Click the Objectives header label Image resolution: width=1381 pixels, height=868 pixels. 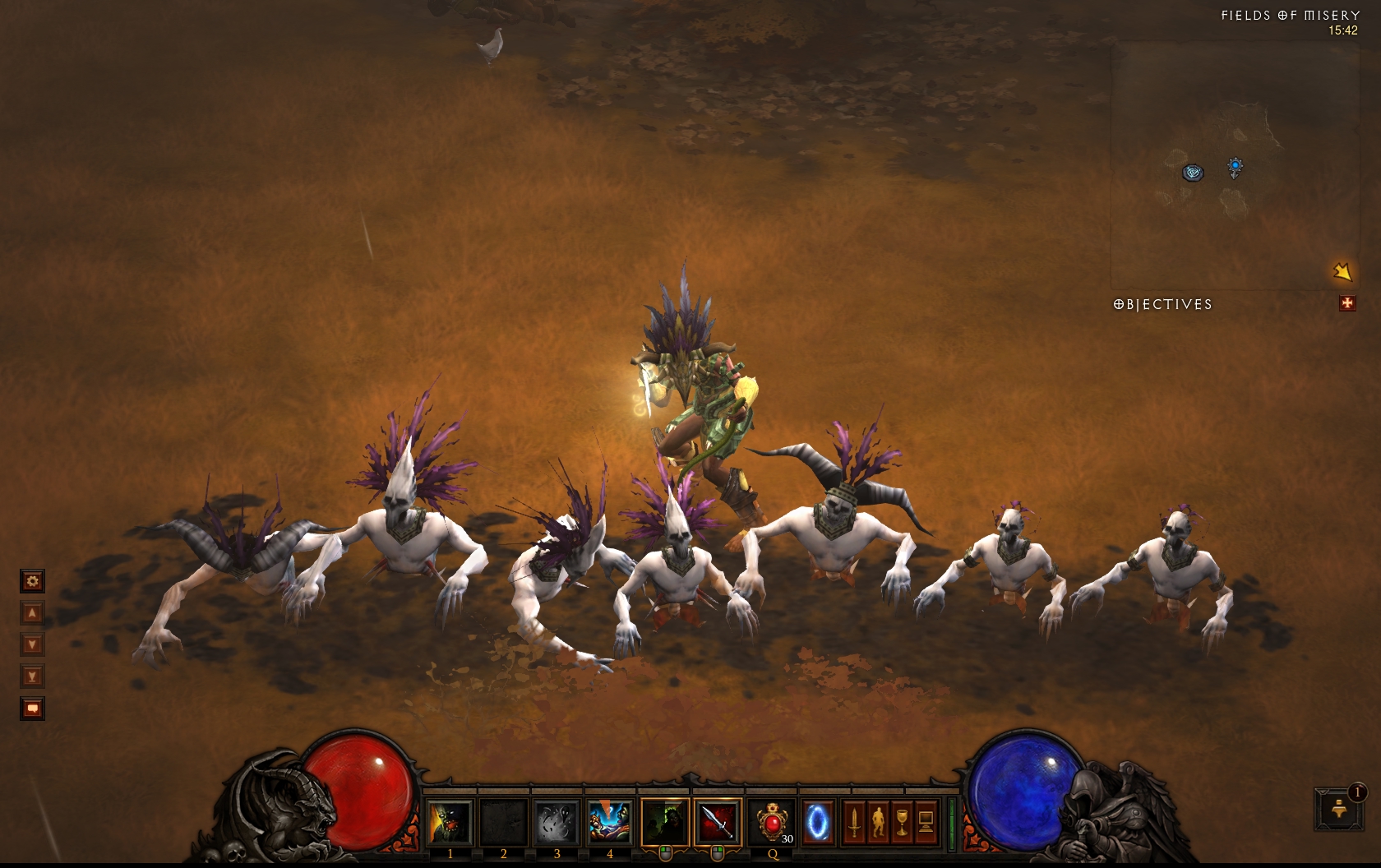(1162, 304)
